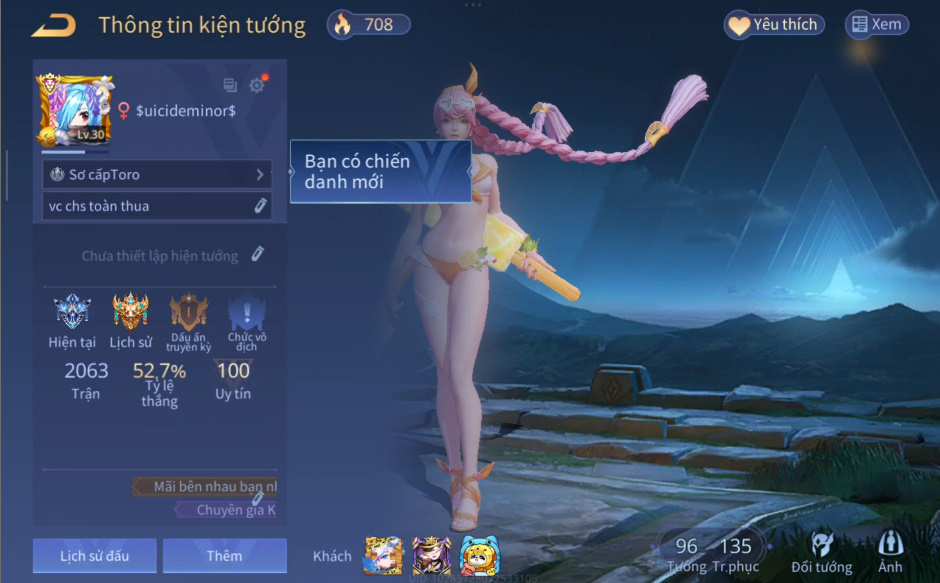View the purple-haired visitor avatar
The width and height of the screenshot is (940, 583).
[x=432, y=556]
